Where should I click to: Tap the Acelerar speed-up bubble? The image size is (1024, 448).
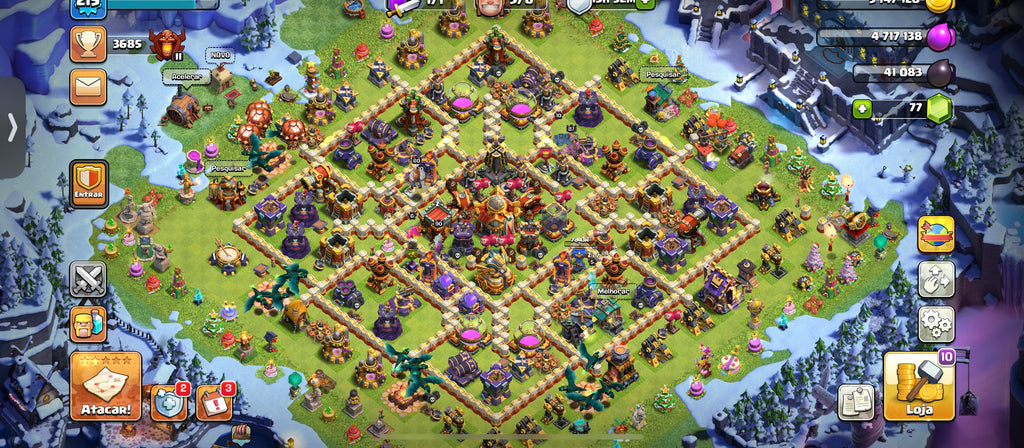point(185,76)
